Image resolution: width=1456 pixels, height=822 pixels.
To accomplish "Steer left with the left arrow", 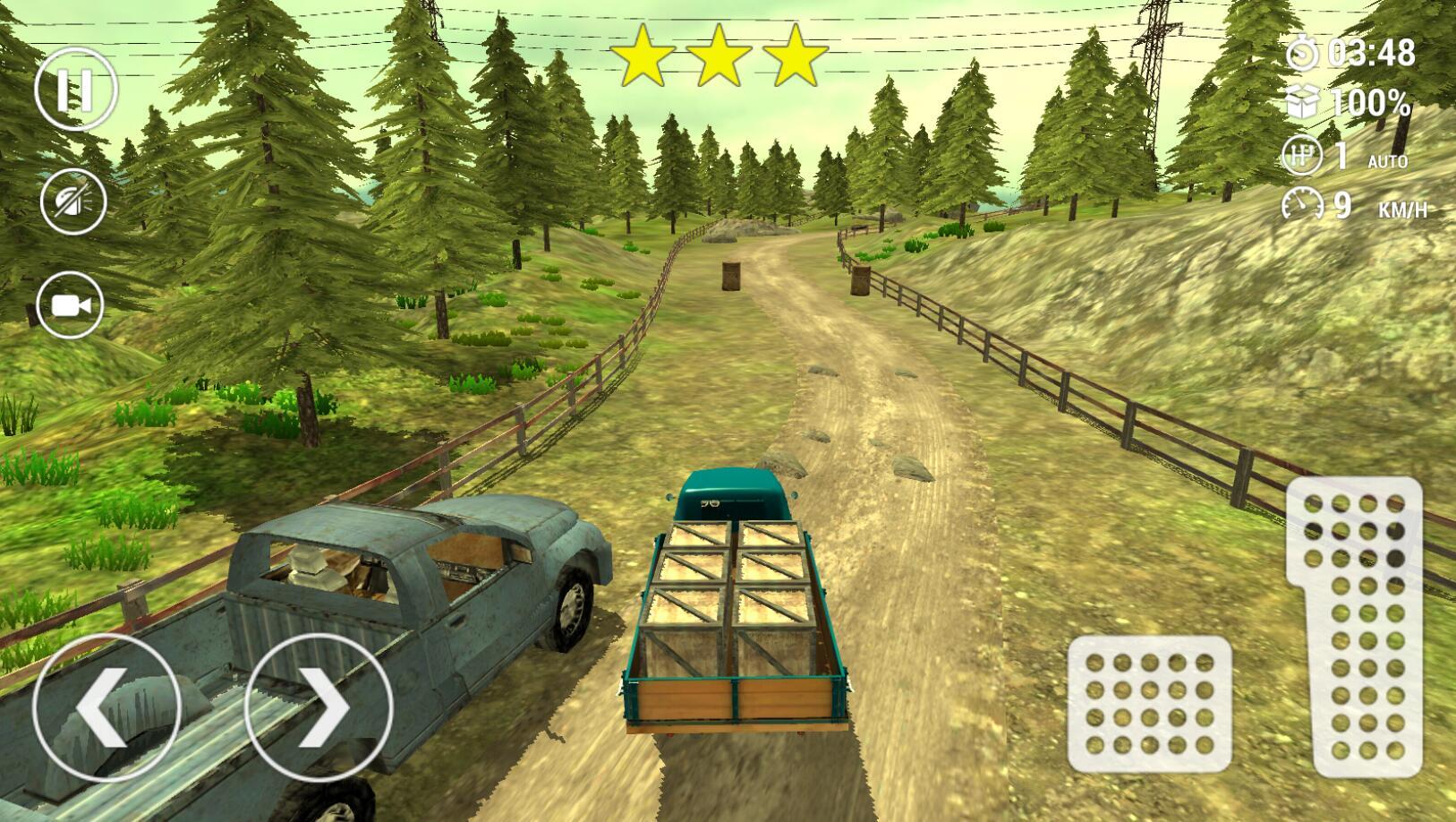I will click(x=106, y=706).
